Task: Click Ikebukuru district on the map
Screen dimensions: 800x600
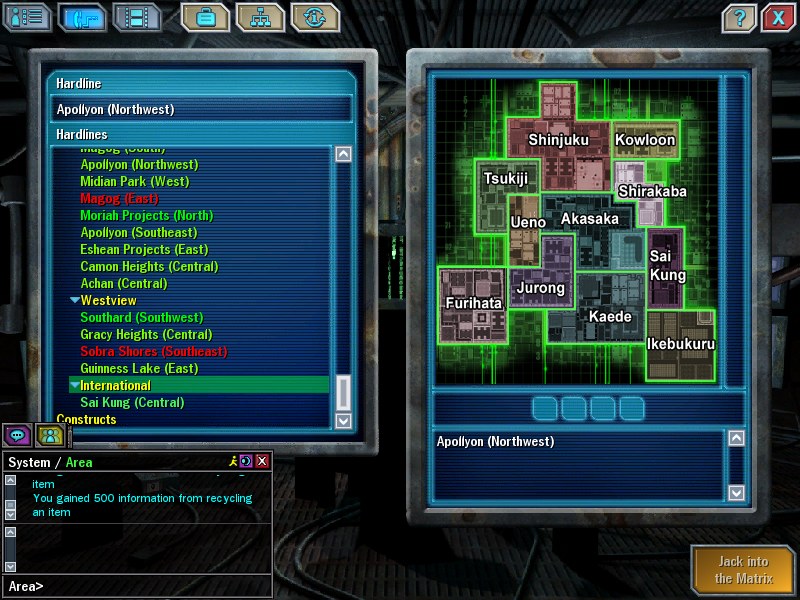Action: tap(681, 345)
